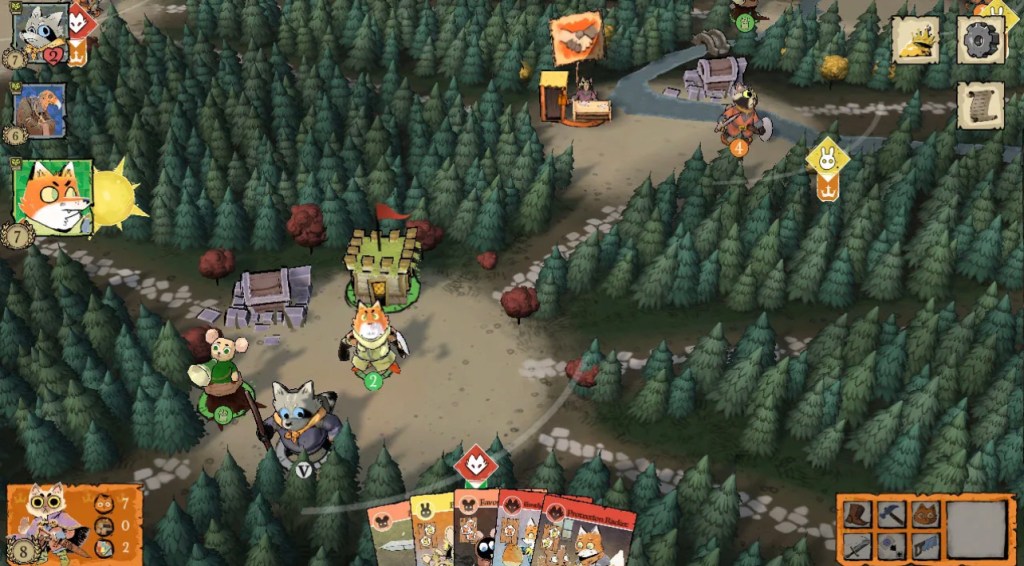The height and width of the screenshot is (566, 1024).
Task: Select the hammer item slot
Action: point(894,514)
